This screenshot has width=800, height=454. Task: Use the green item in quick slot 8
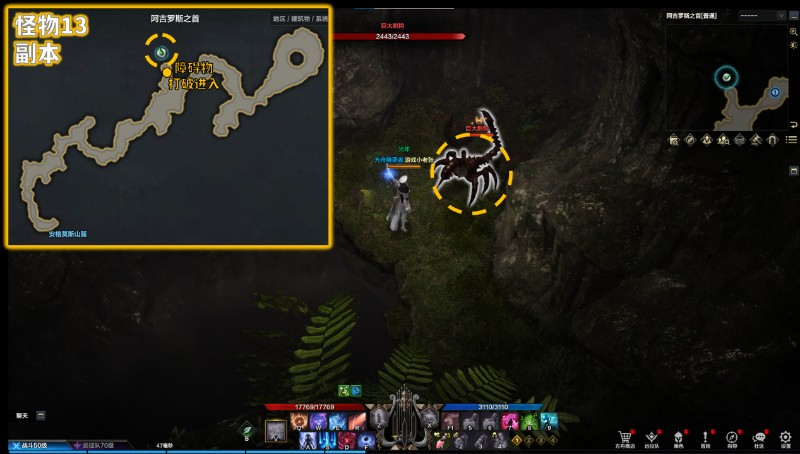pos(529,421)
